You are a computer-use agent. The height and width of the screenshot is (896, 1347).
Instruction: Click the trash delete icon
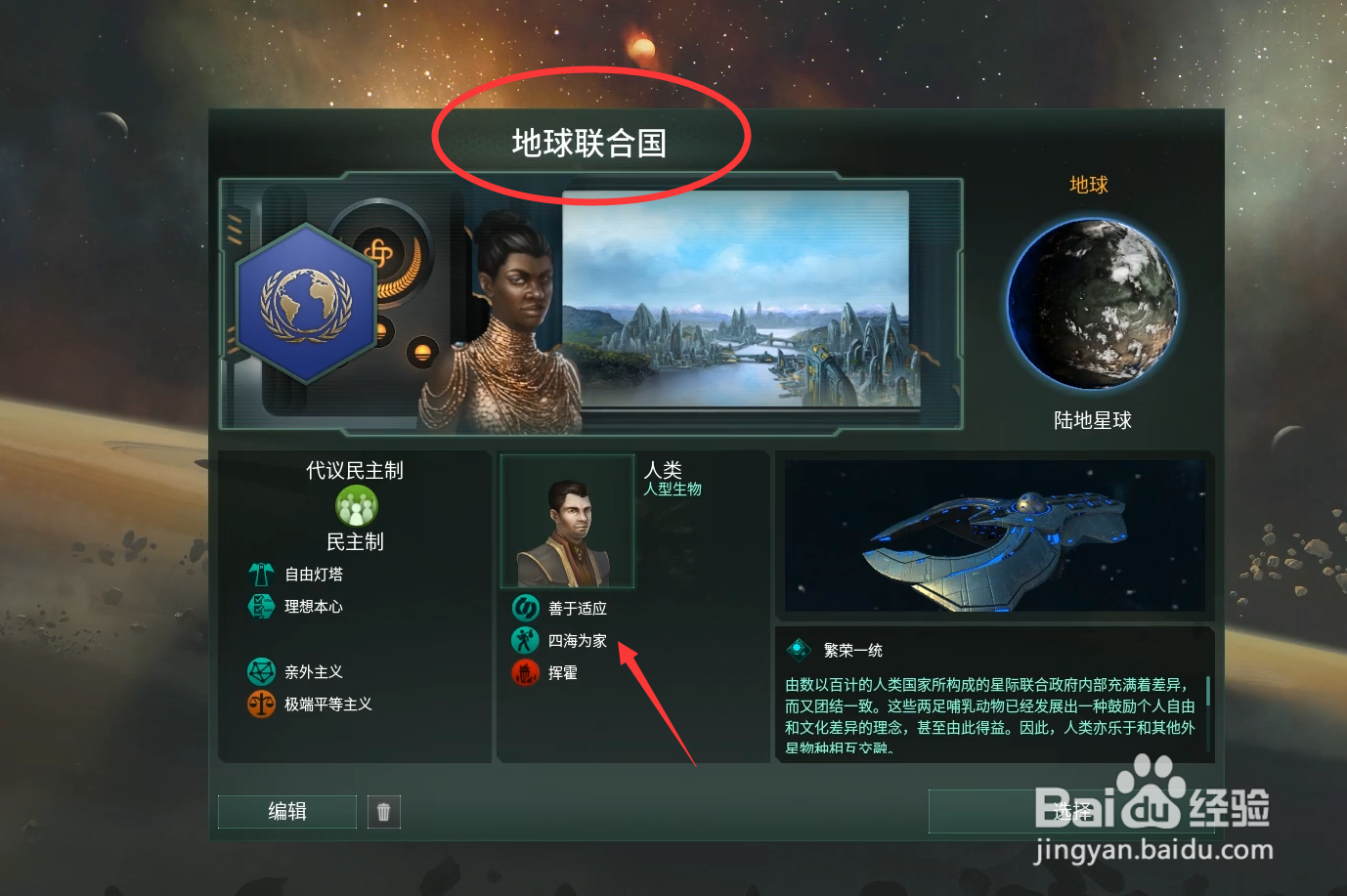(383, 811)
